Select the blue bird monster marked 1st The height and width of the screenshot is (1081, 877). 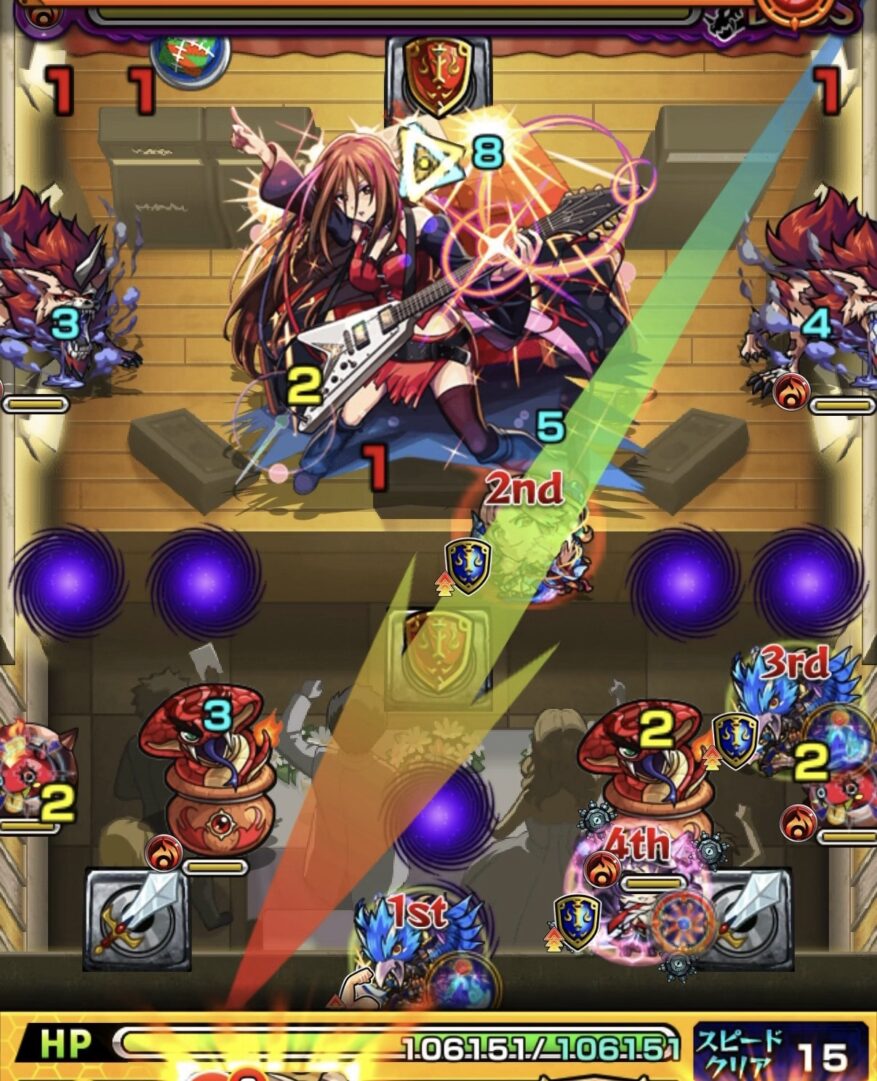click(x=420, y=952)
